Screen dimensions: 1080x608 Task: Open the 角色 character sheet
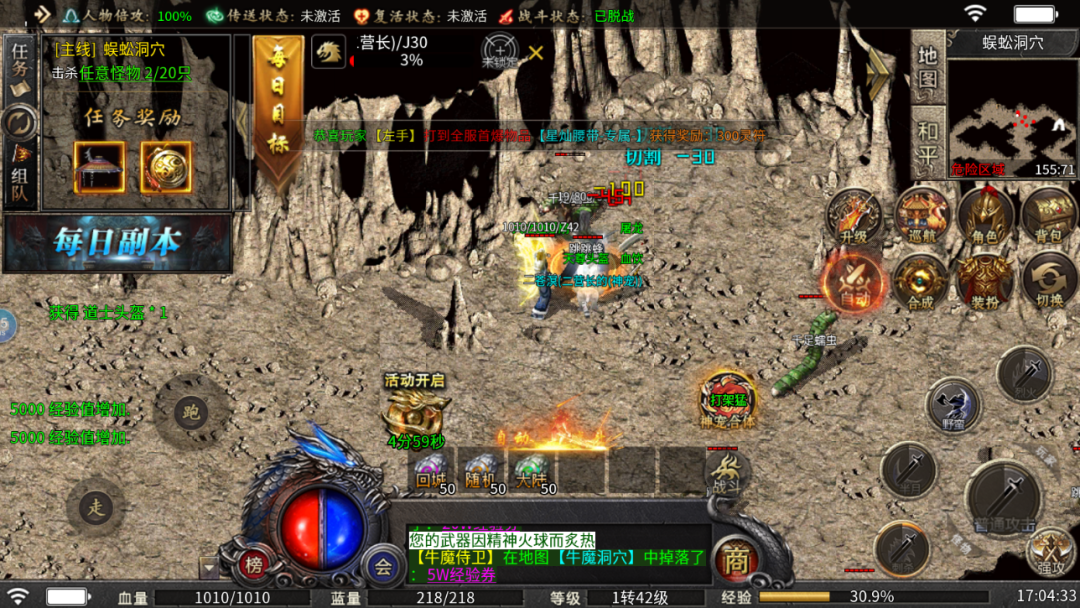coord(985,217)
